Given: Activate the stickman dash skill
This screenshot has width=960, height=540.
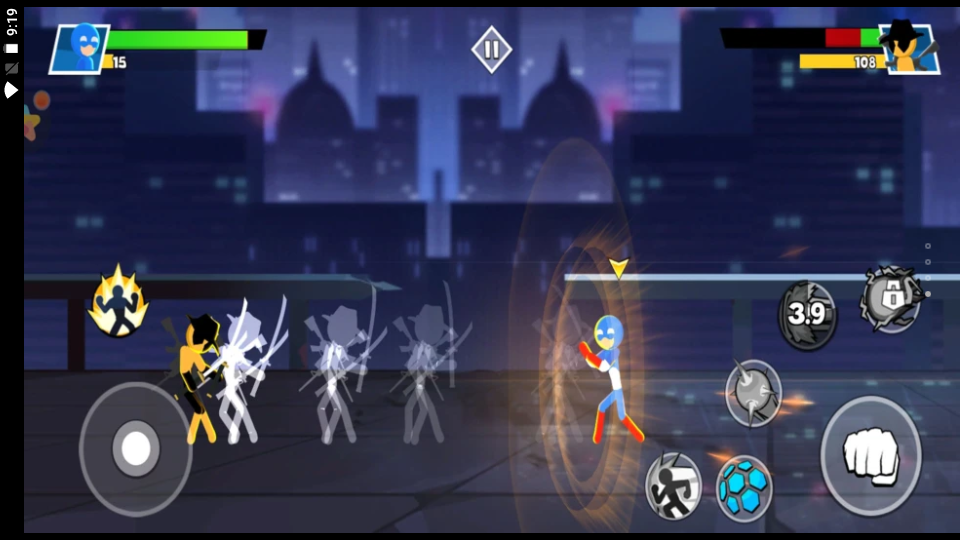Looking at the screenshot, I should tap(672, 485).
